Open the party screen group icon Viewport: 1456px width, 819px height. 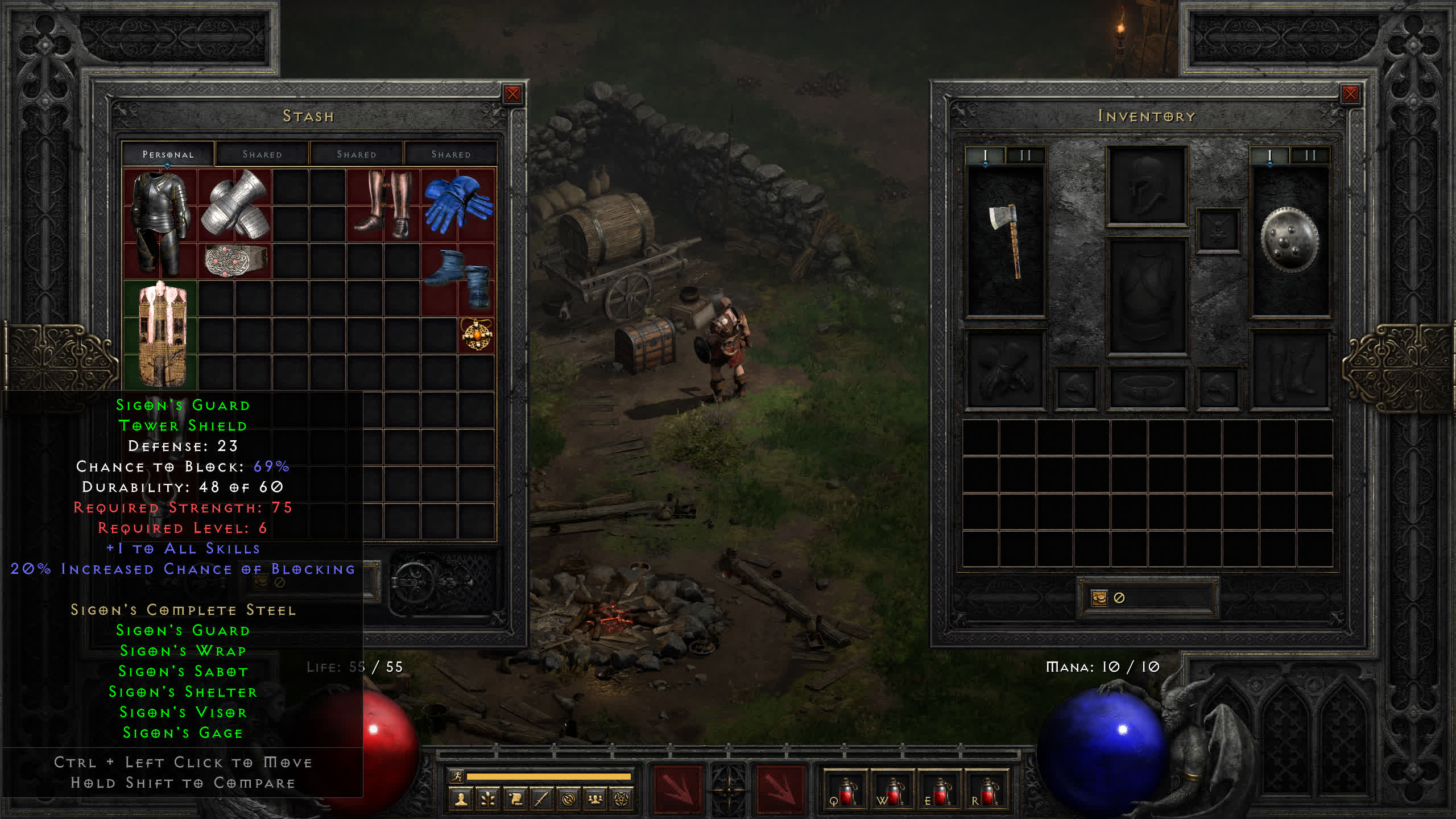(x=595, y=800)
